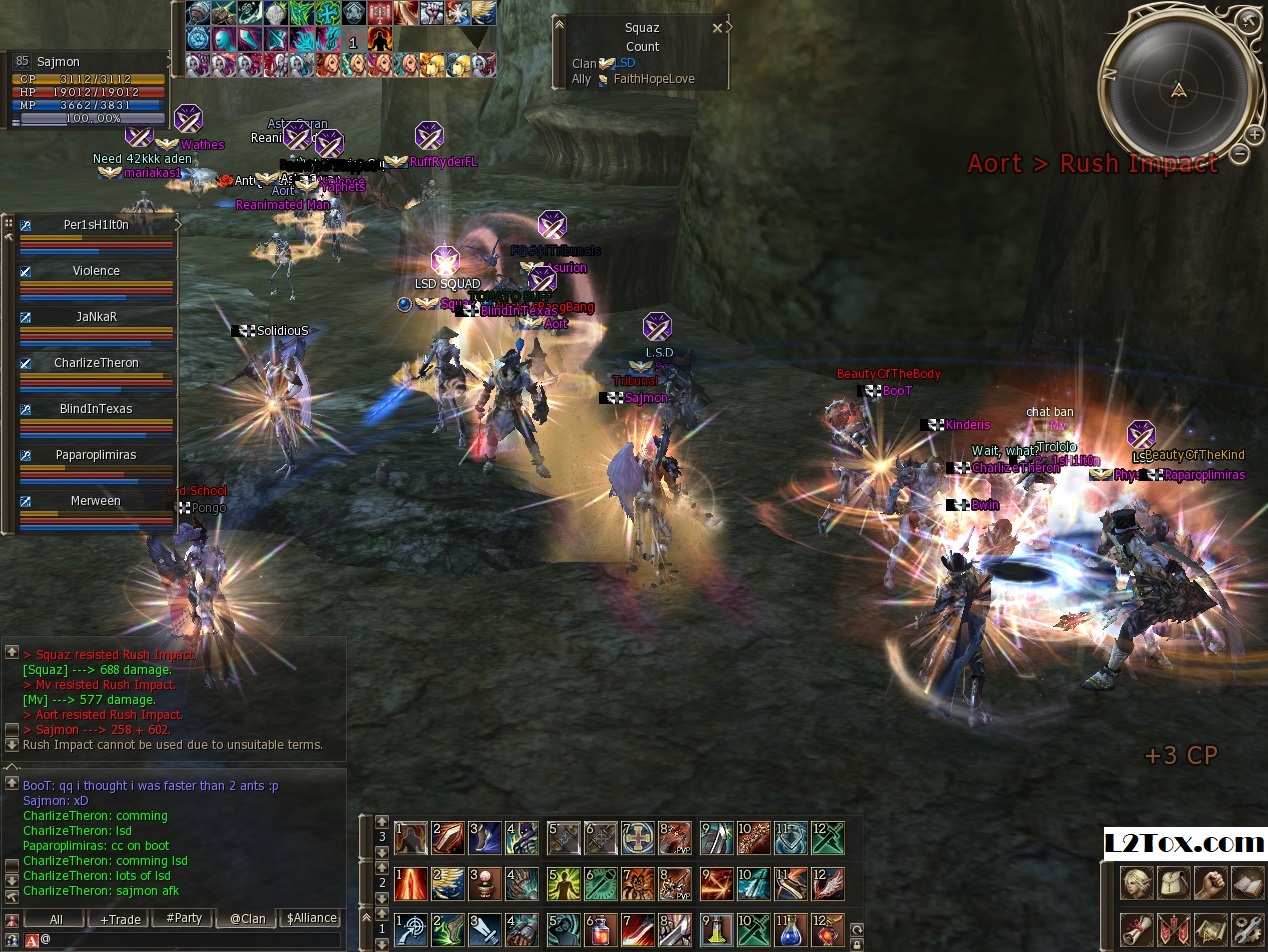The height and width of the screenshot is (952, 1268).
Task: Switch chat to the All tab
Action: [56, 919]
